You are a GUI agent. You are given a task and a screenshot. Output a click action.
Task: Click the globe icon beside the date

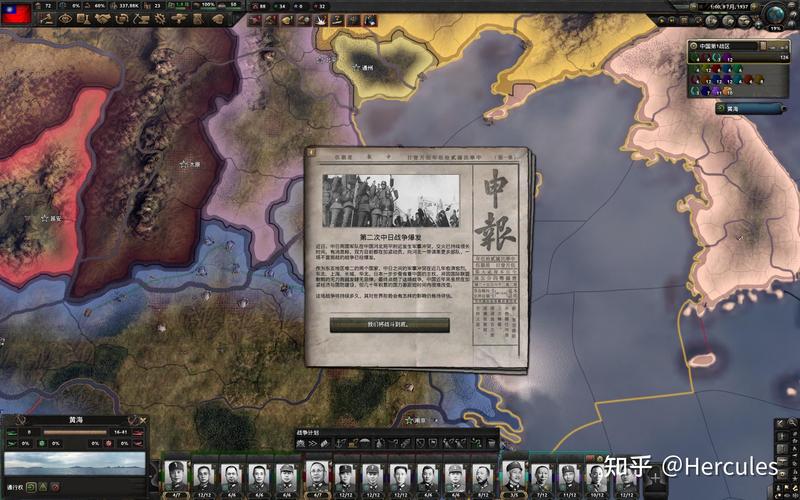click(x=775, y=13)
